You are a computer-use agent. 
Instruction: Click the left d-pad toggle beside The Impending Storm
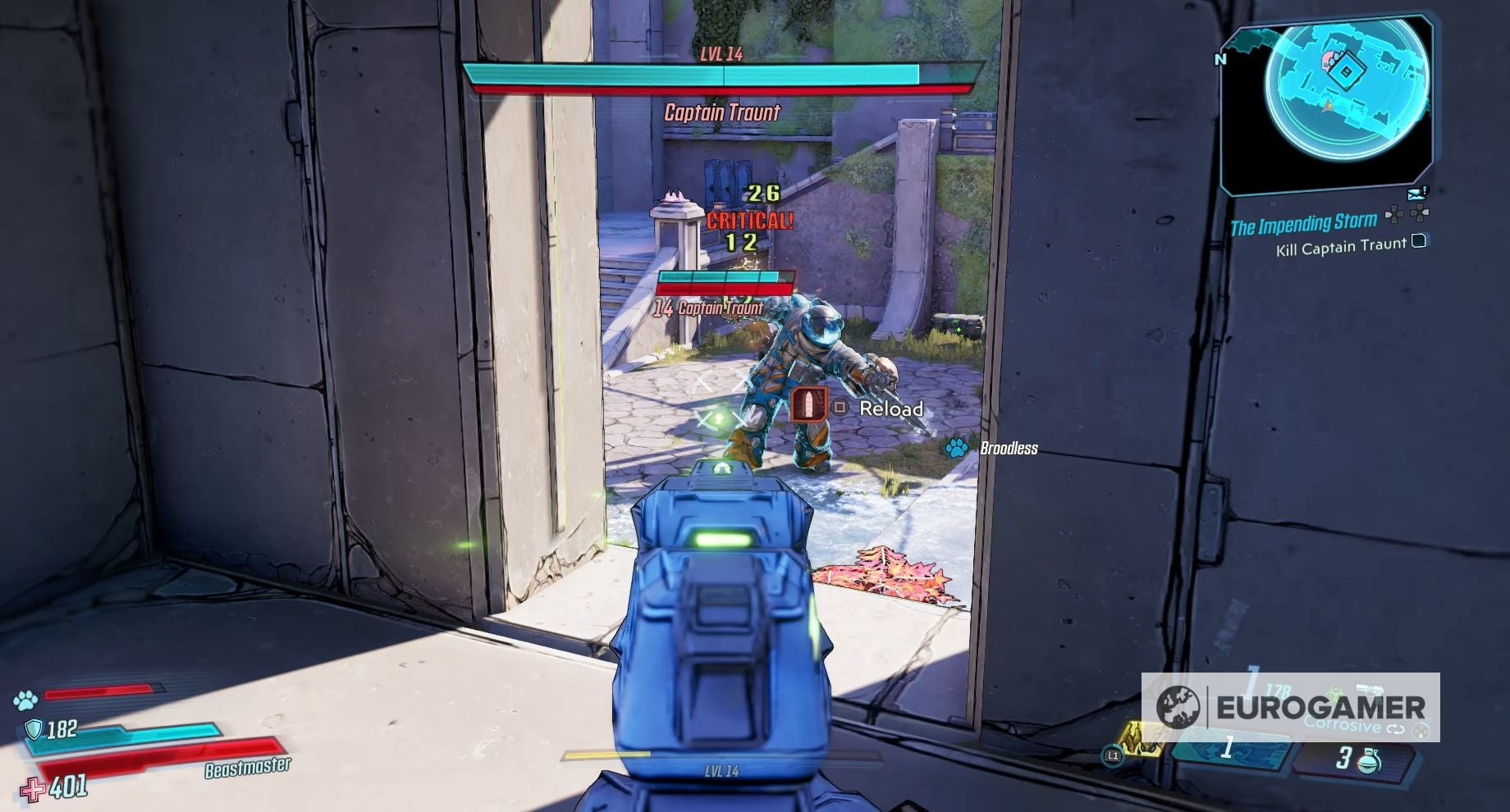(x=1394, y=214)
